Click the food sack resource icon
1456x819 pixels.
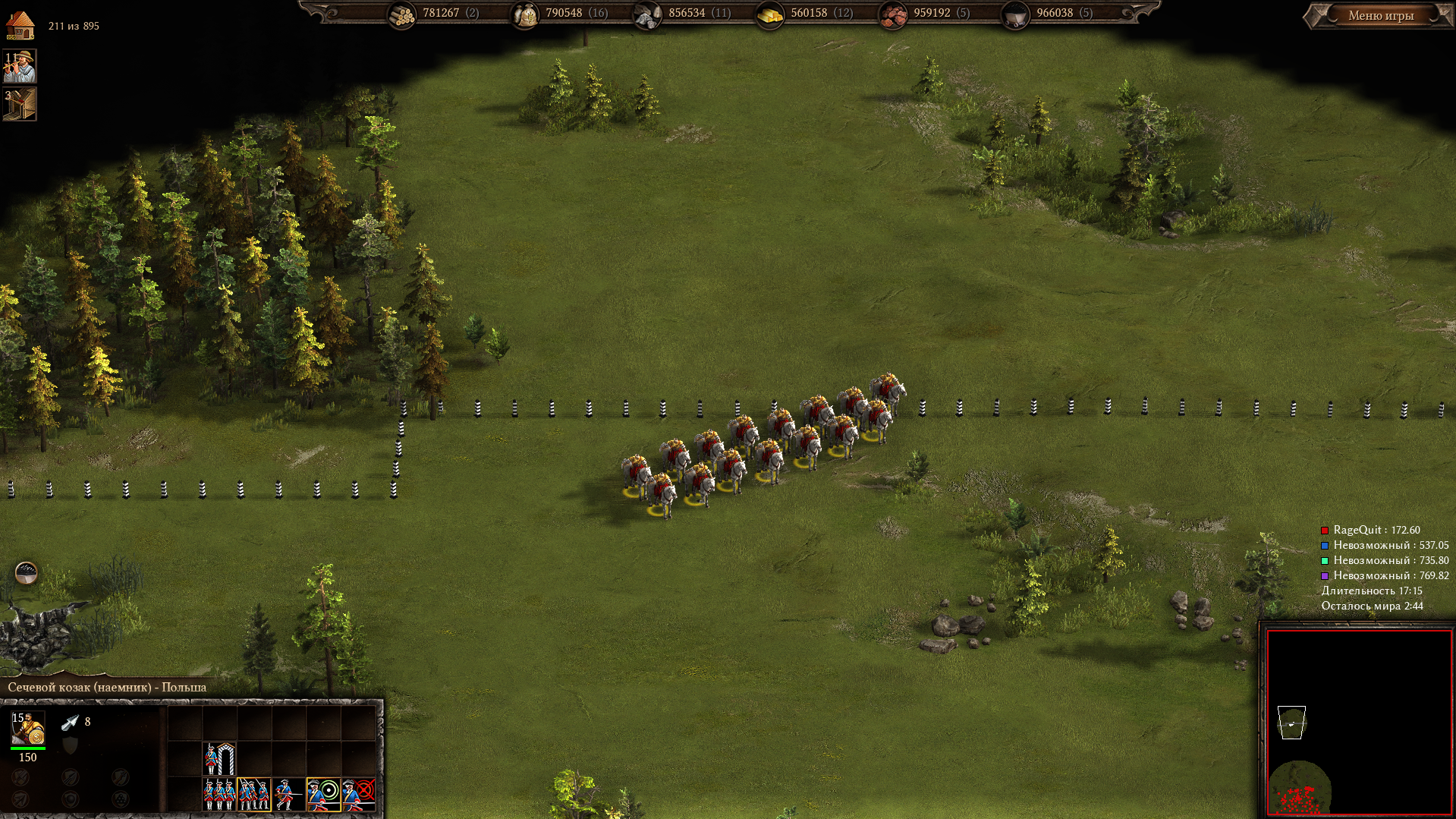point(525,14)
